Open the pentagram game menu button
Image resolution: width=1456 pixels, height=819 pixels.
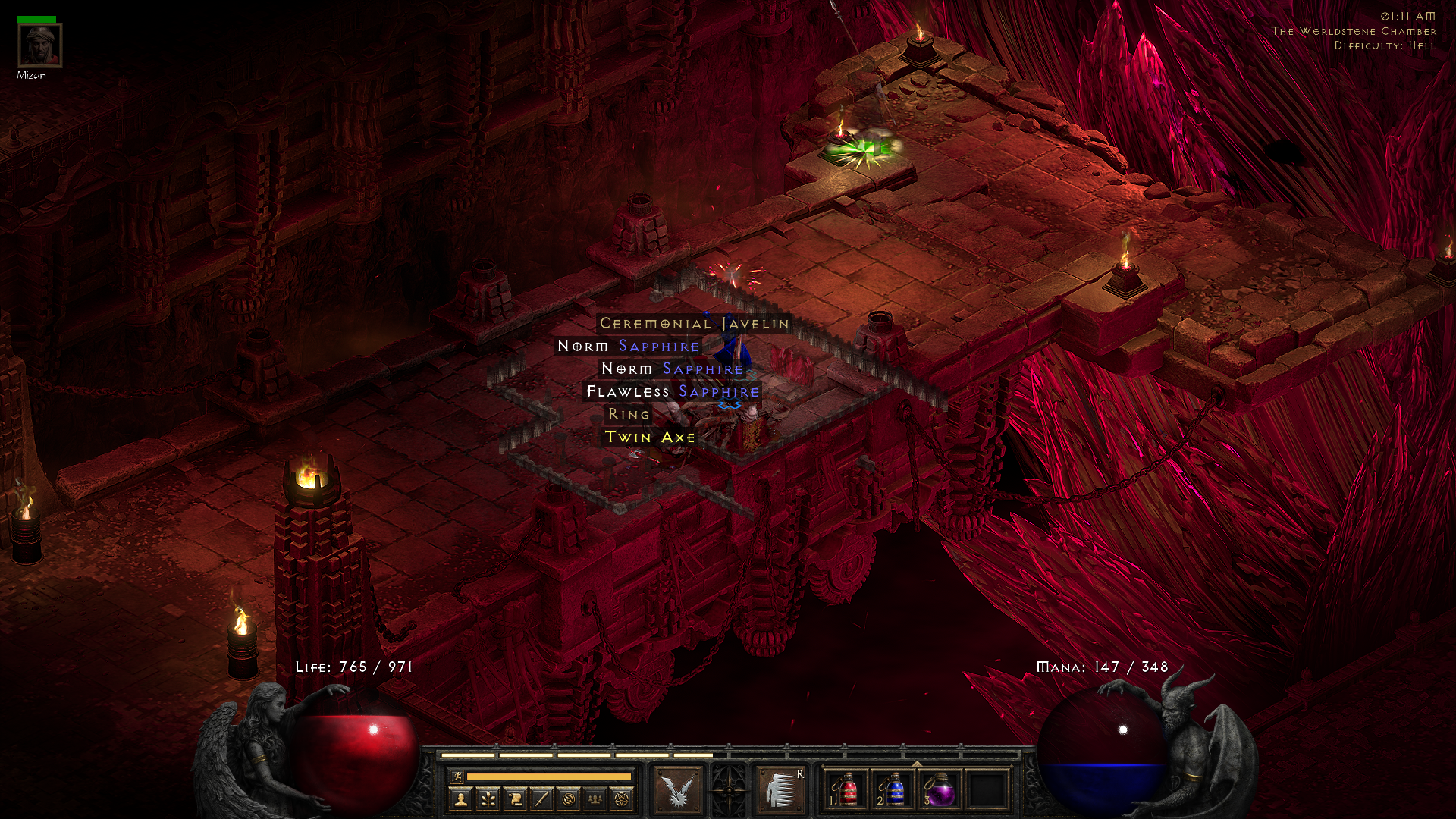pos(622,799)
